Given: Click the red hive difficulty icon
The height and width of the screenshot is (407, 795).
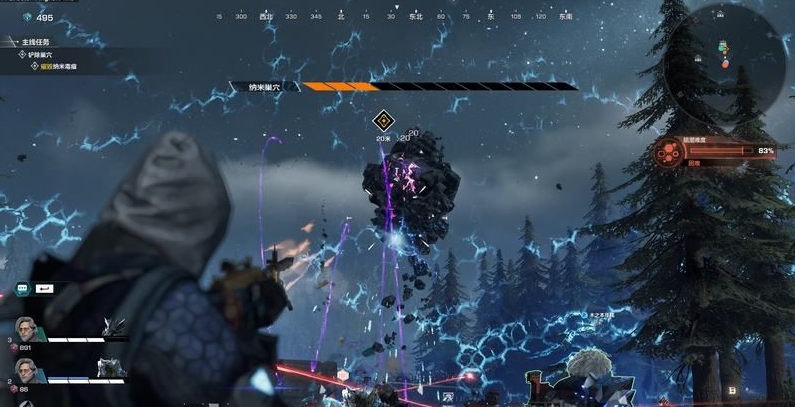Looking at the screenshot, I should (x=666, y=153).
